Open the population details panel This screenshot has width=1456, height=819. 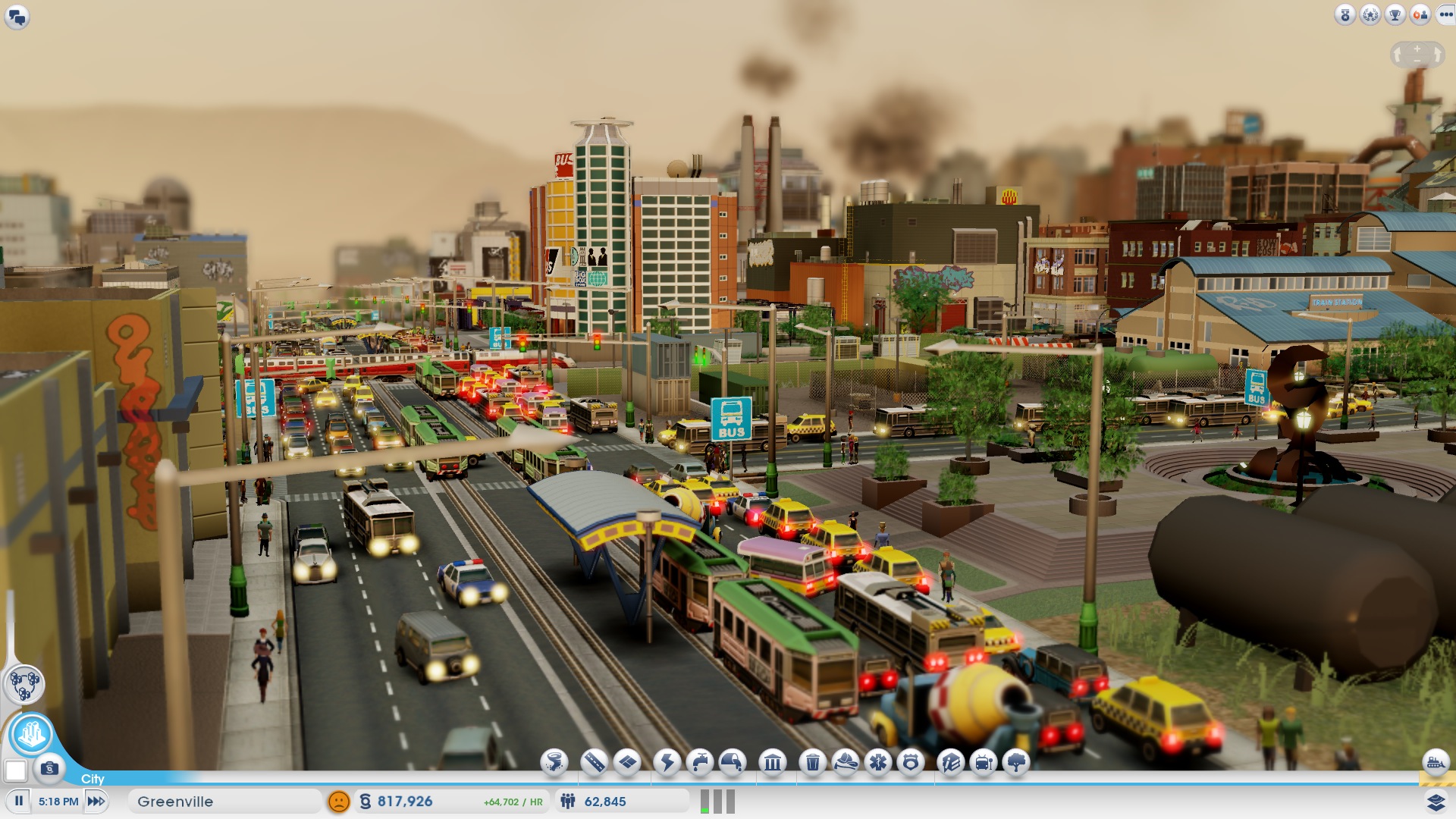point(599,801)
